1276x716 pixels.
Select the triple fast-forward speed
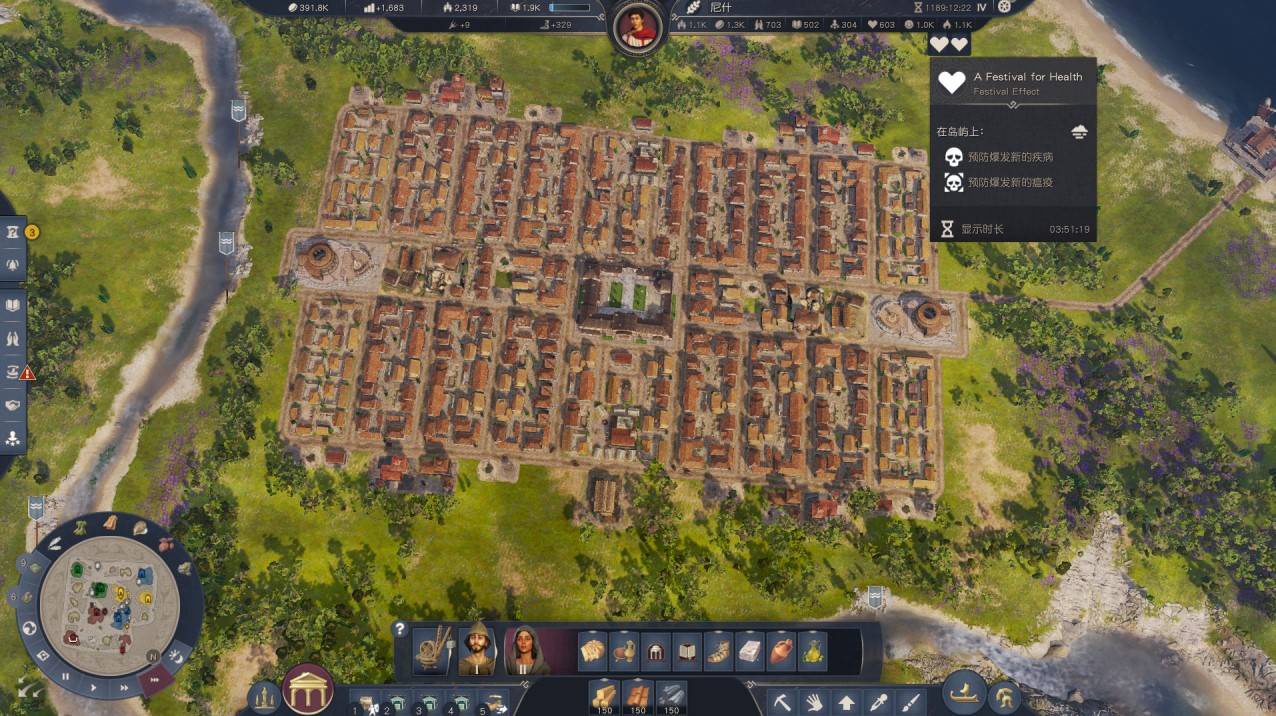click(155, 681)
